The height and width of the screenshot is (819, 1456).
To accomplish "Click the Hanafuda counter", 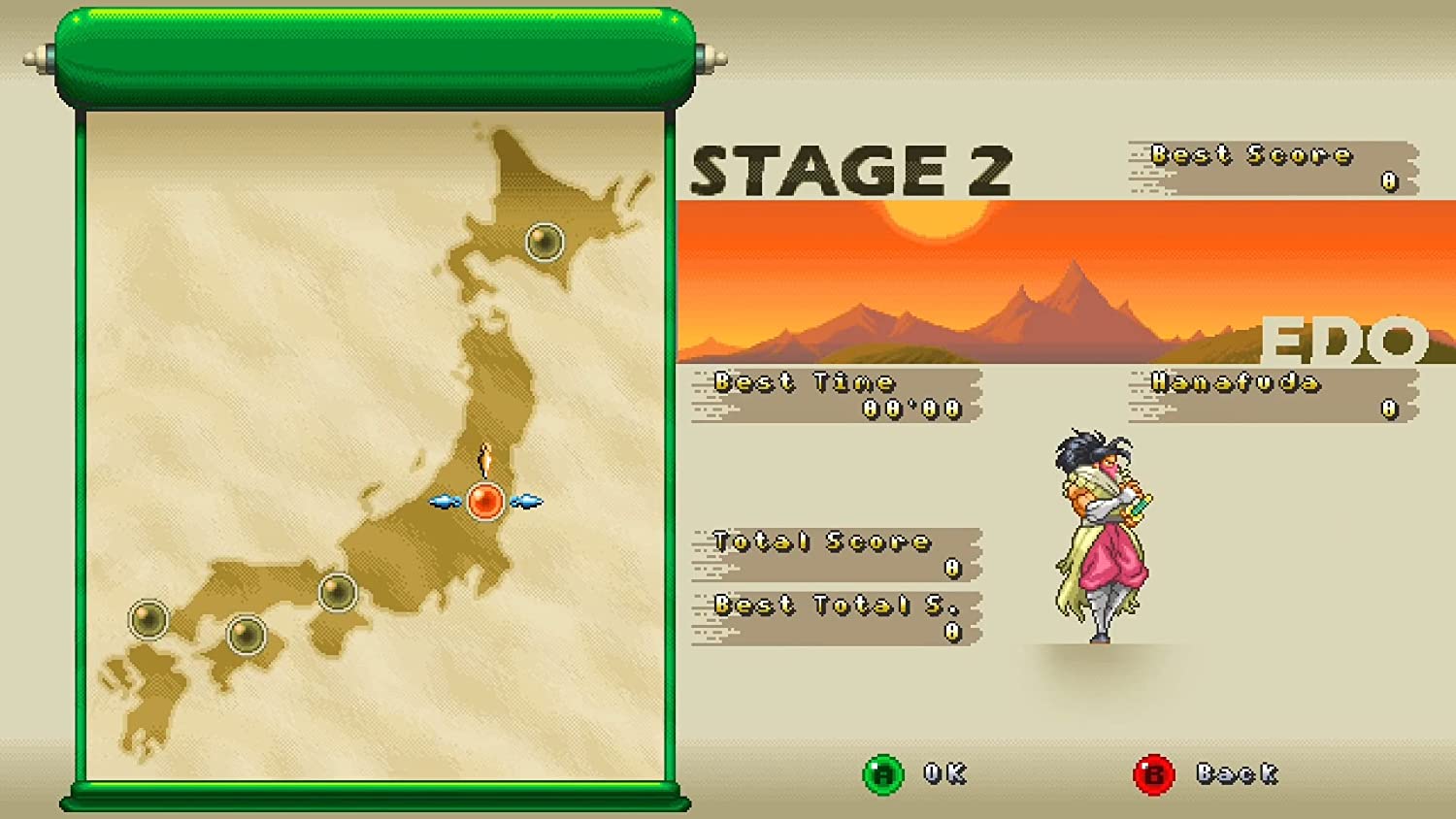I will click(1267, 396).
